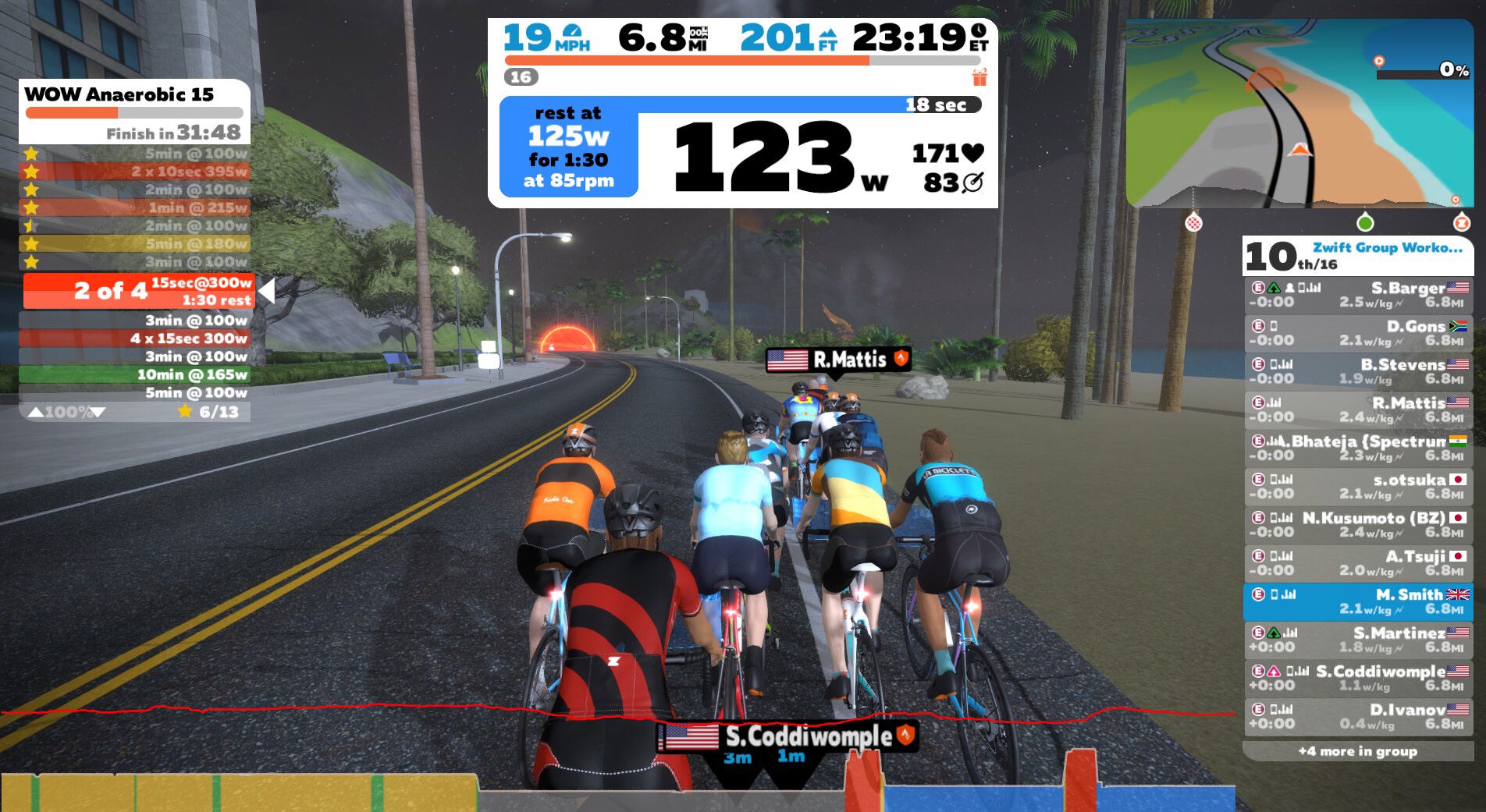
Task: Expand the '+4 more in group' row
Action: coord(1357,751)
